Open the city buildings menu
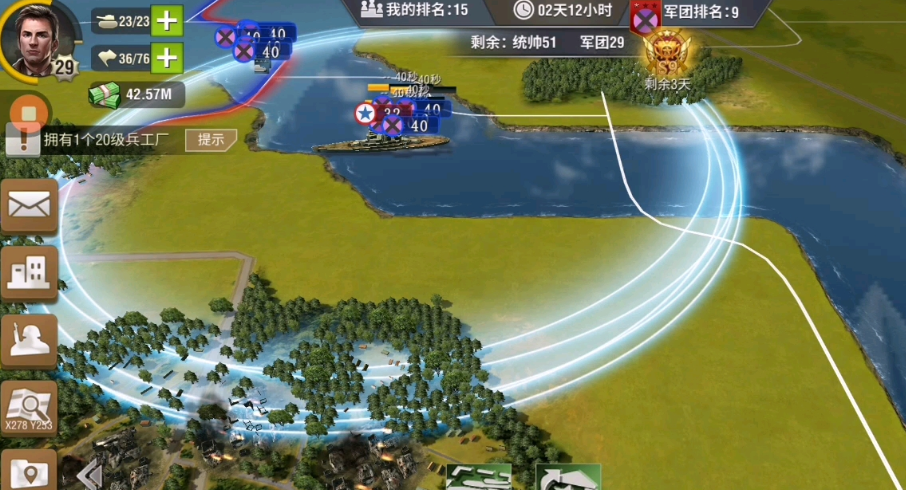Image resolution: width=906 pixels, height=490 pixels. click(x=29, y=271)
